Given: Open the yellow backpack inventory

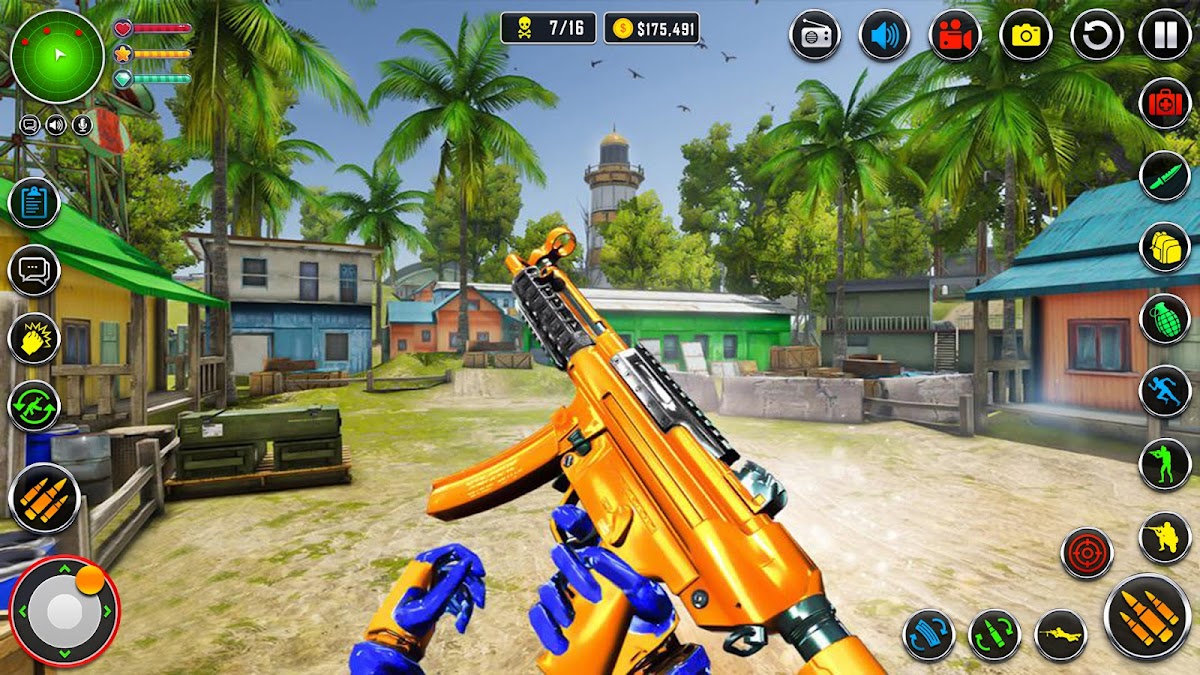Looking at the screenshot, I should tap(1165, 247).
